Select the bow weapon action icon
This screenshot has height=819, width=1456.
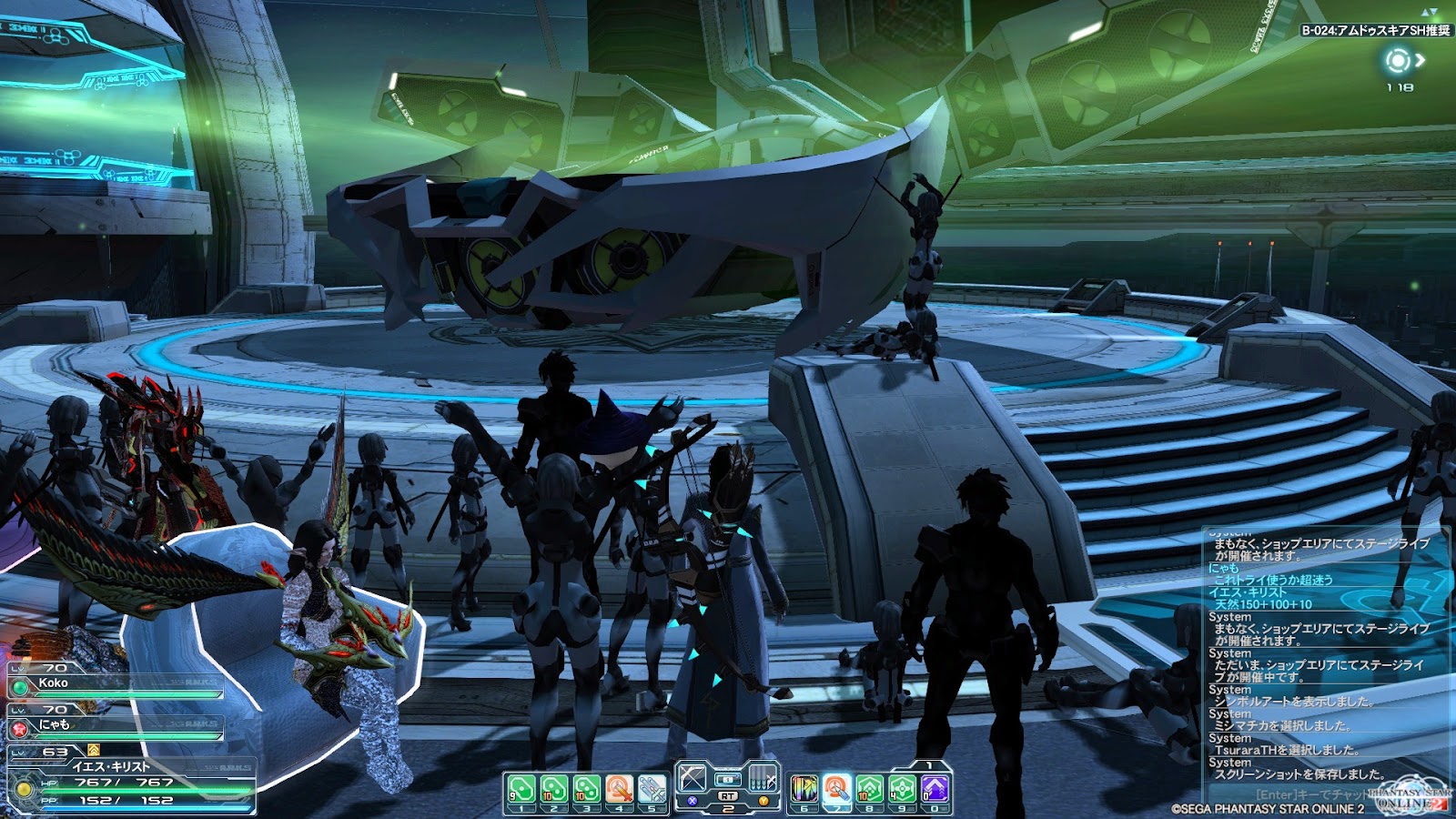(693, 778)
